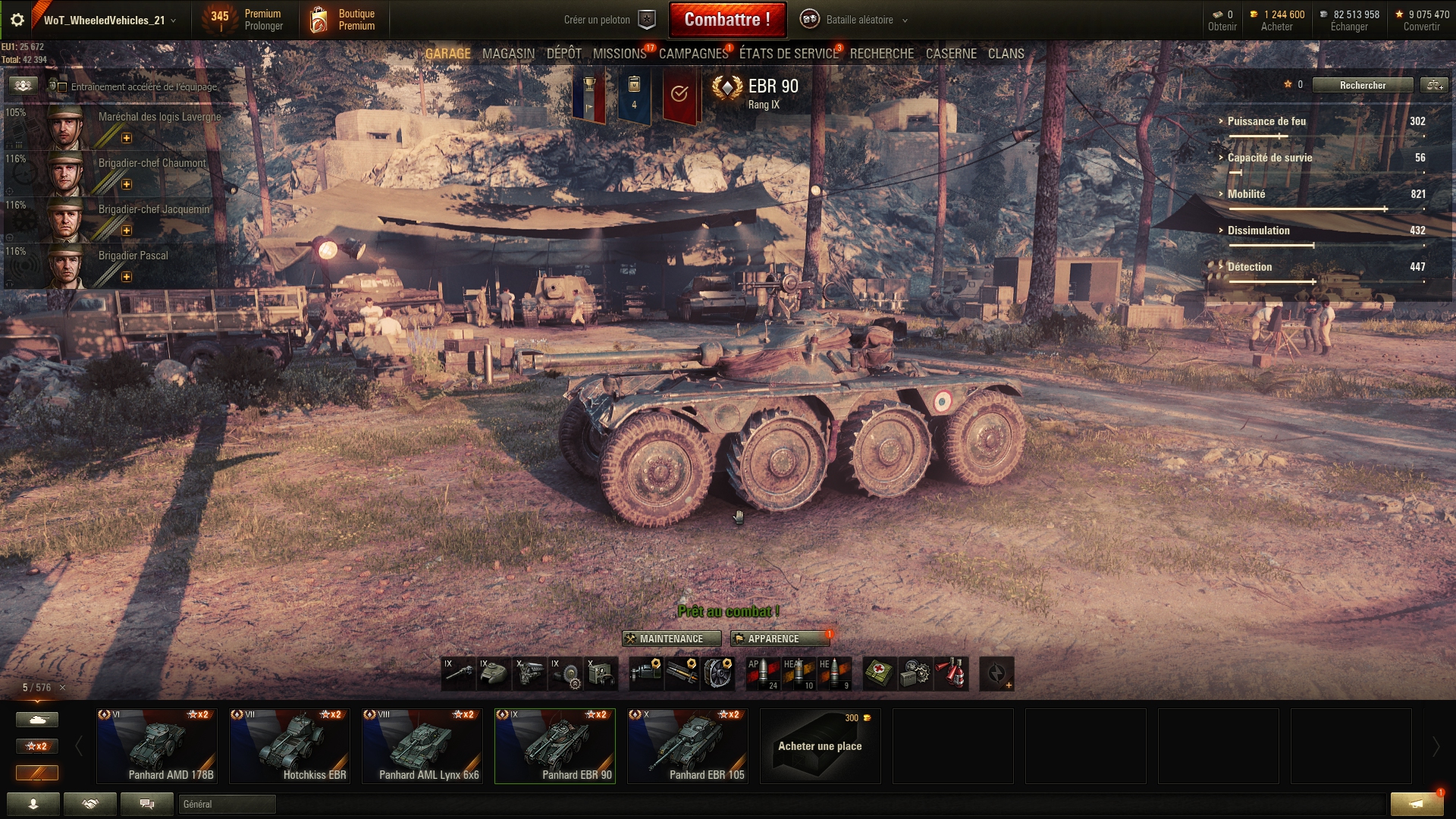Screen dimensions: 1456x819
Task: Open the Général chat channel
Action: pos(226,804)
